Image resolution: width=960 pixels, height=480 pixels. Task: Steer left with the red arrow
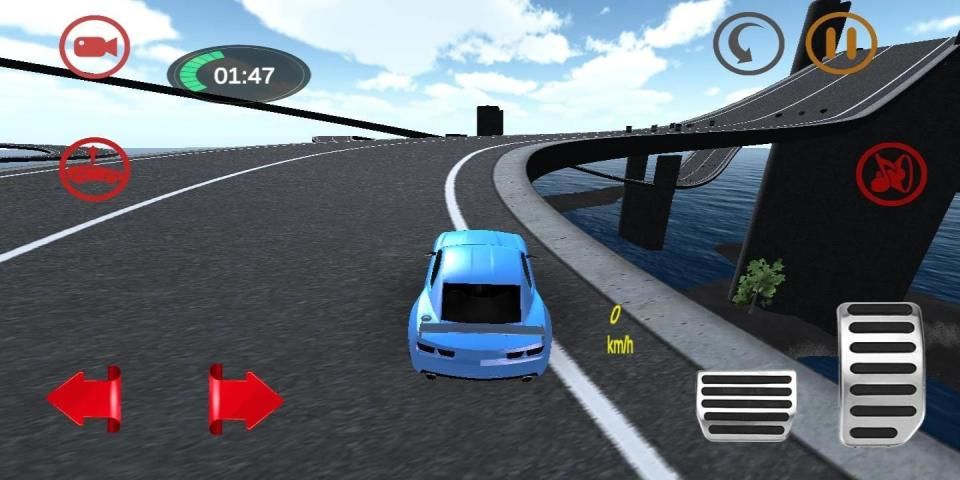point(85,400)
